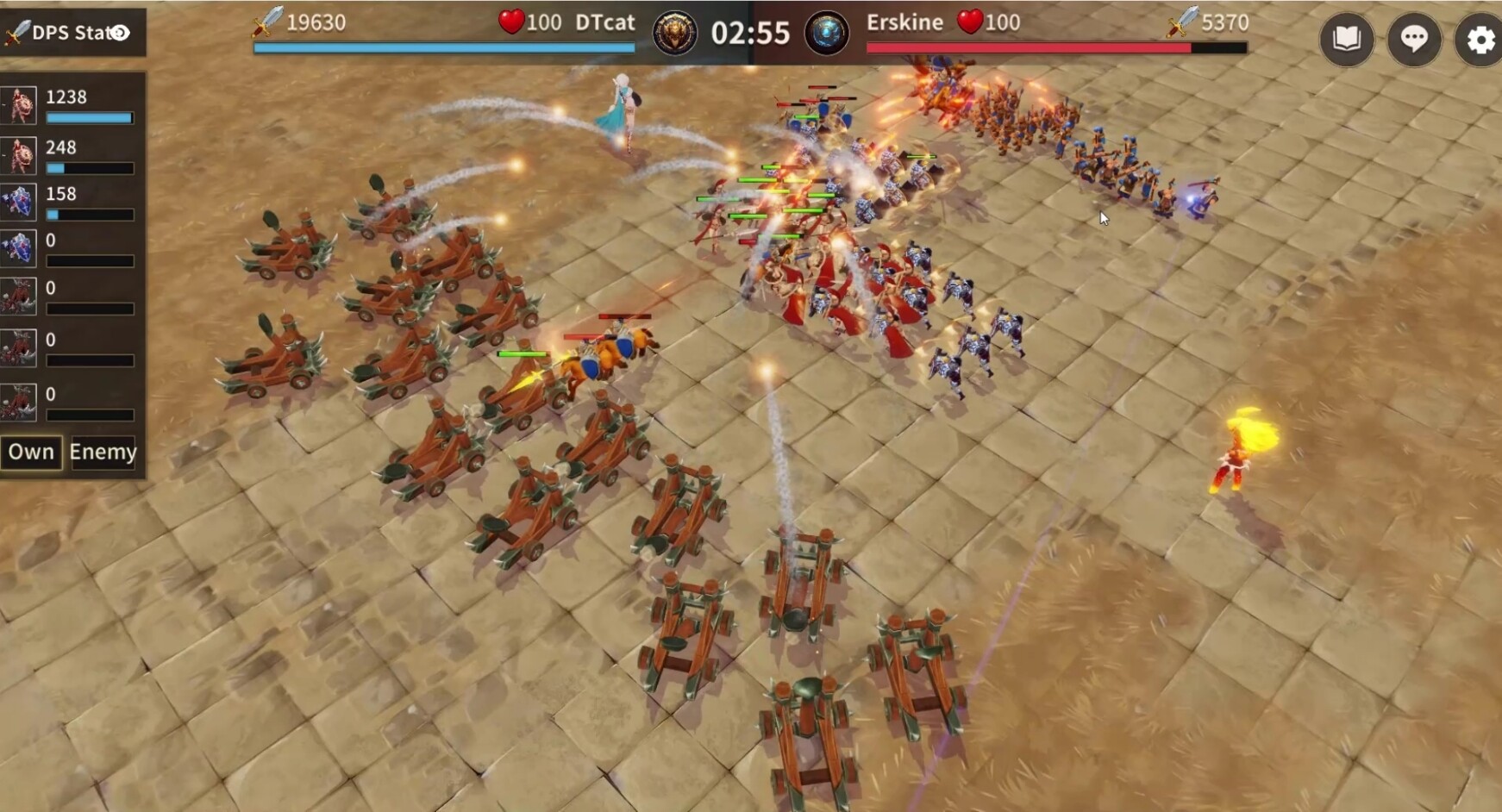Open the chat bubble icon
The image size is (1502, 812).
[x=1414, y=38]
